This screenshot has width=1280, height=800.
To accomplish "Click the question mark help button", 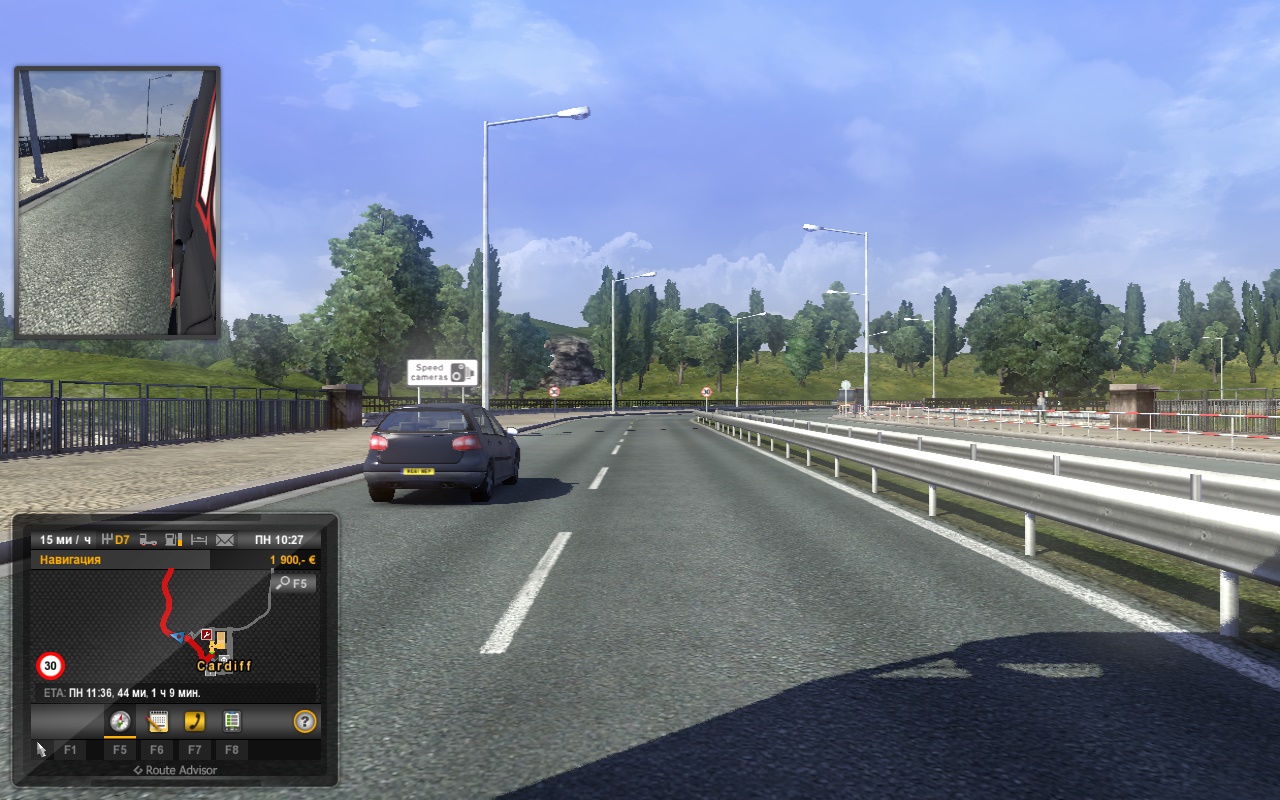I will click(x=304, y=721).
